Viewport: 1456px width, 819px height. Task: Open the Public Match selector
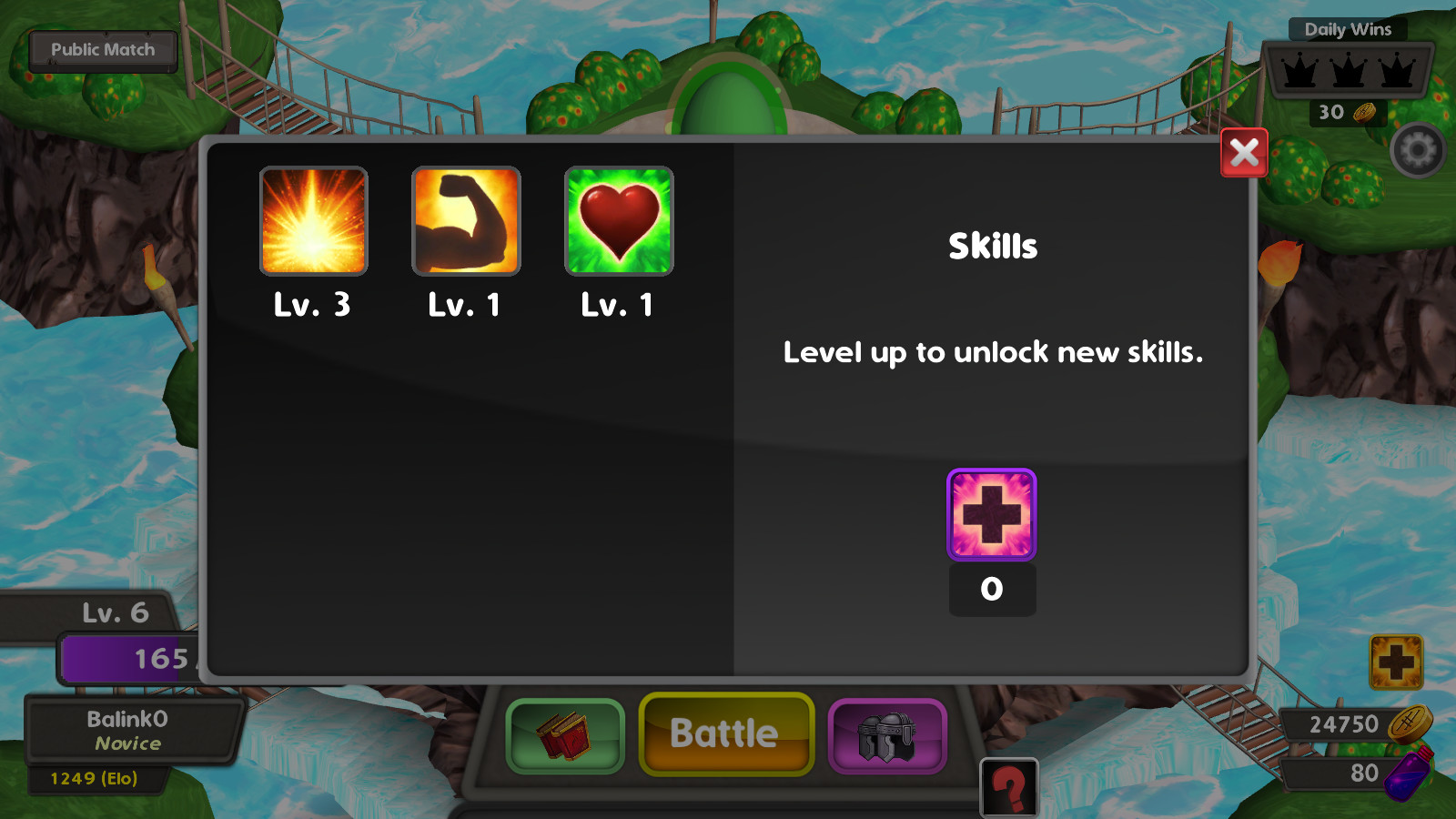[x=103, y=49]
